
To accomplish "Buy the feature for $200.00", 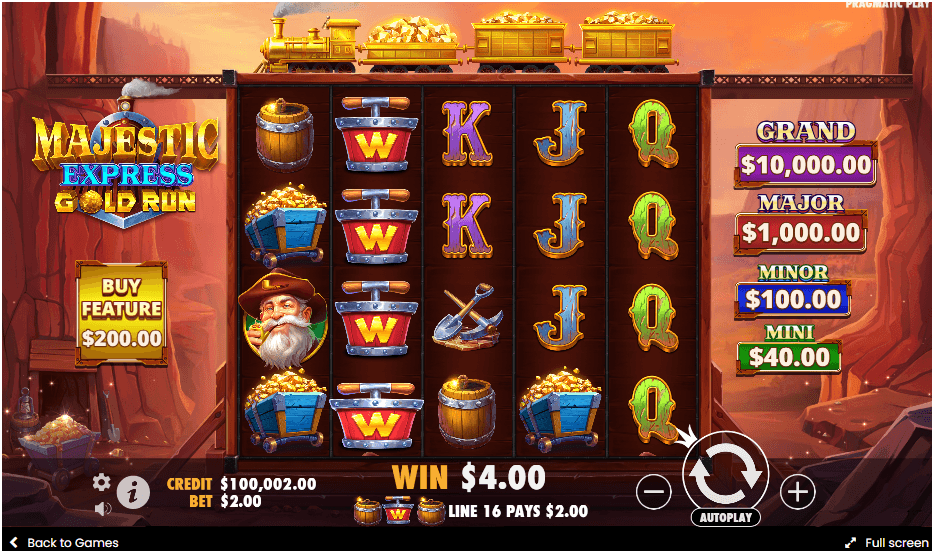I will (x=121, y=309).
